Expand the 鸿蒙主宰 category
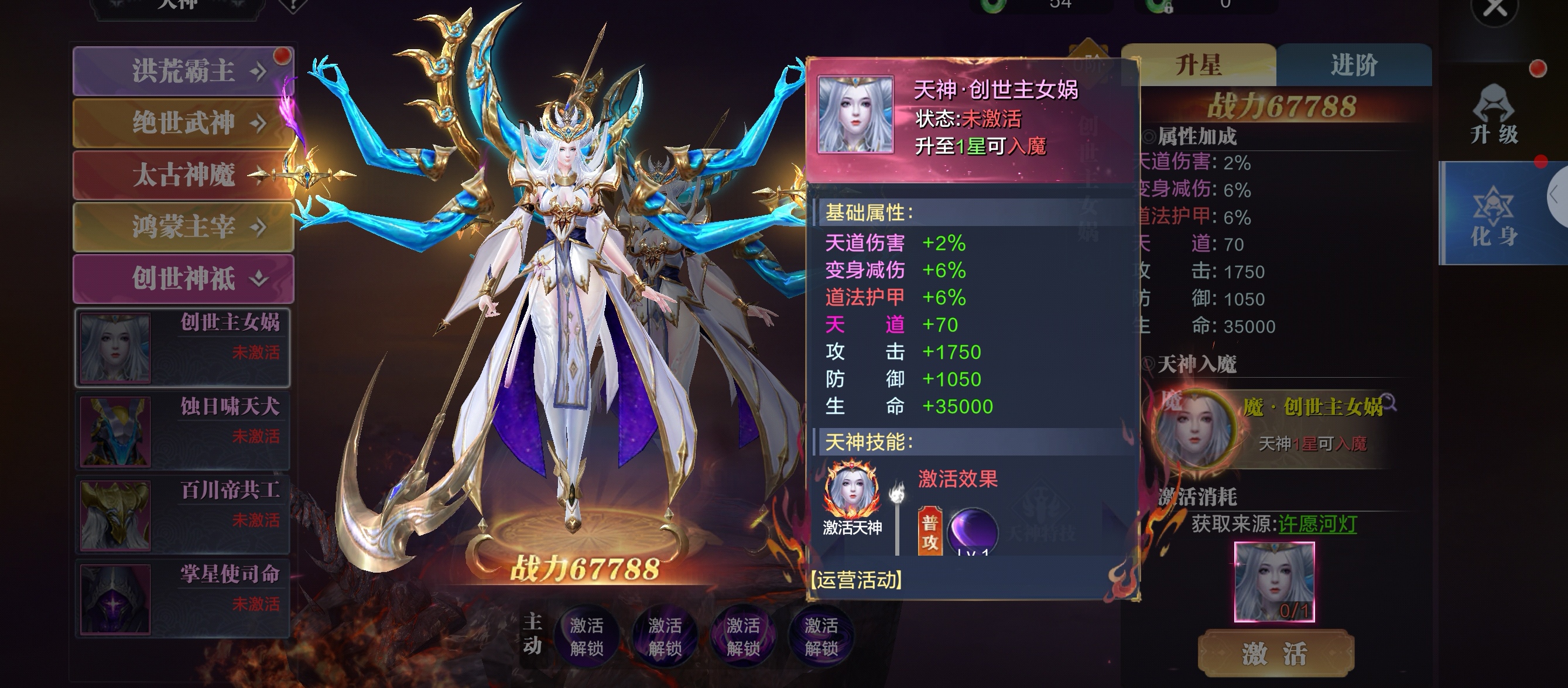 pyautogui.click(x=183, y=227)
